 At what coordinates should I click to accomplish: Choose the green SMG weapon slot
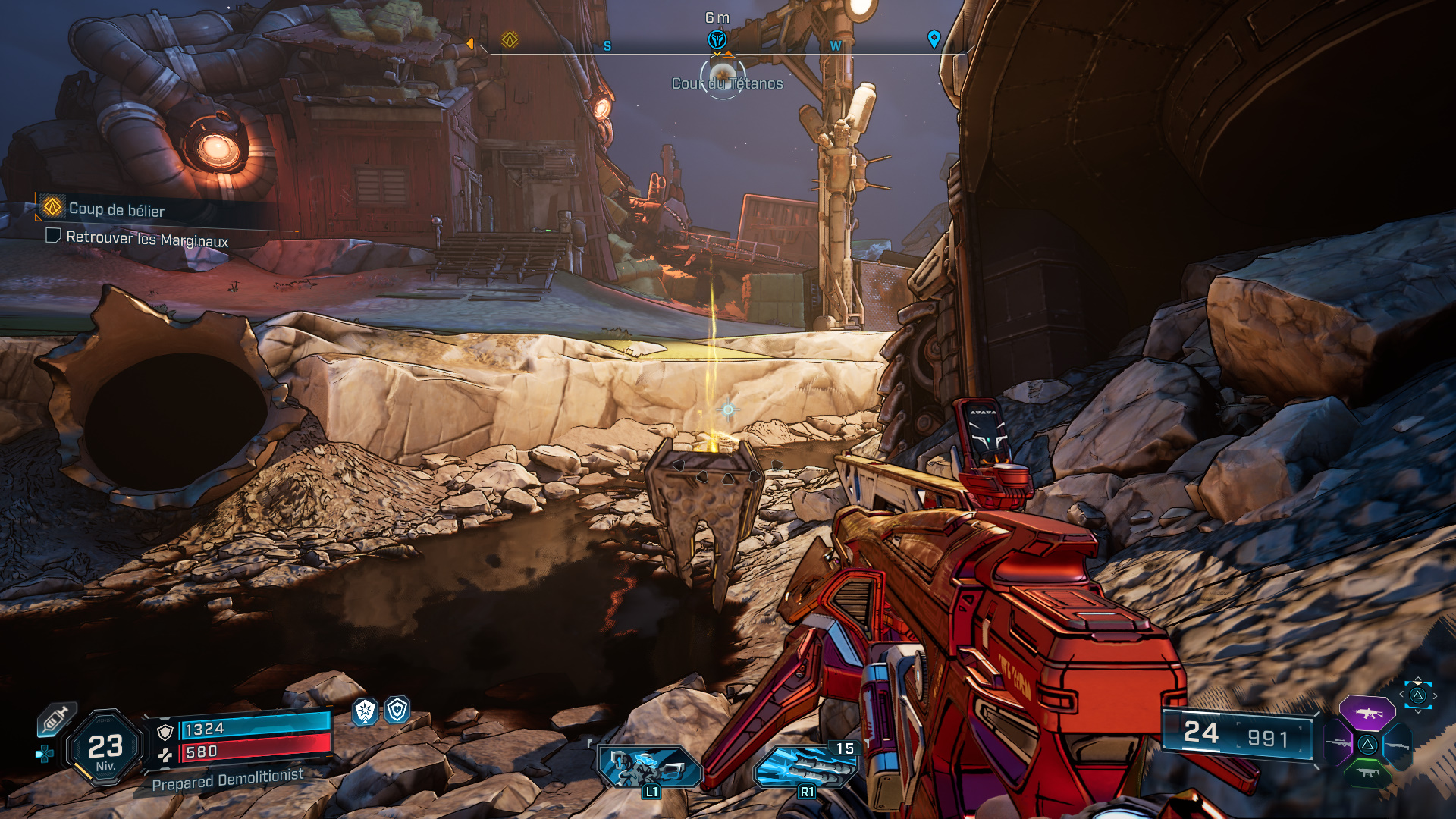click(1367, 773)
